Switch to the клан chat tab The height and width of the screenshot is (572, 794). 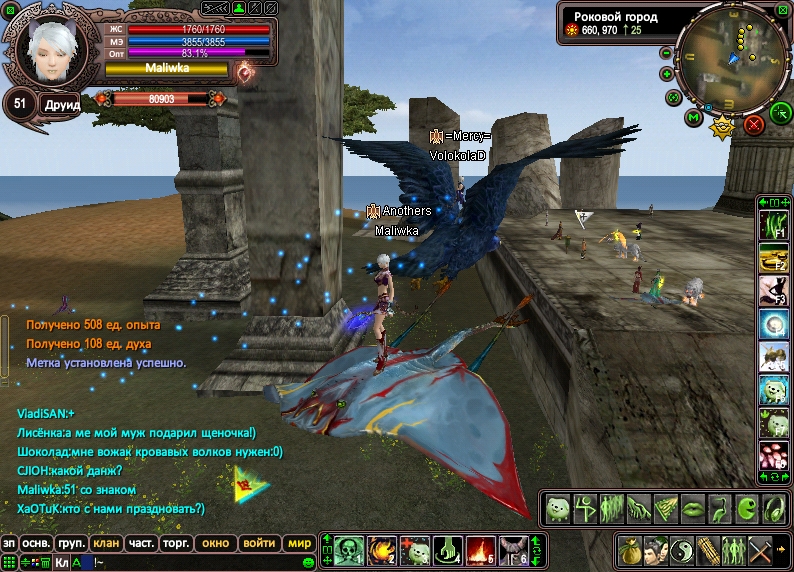104,543
